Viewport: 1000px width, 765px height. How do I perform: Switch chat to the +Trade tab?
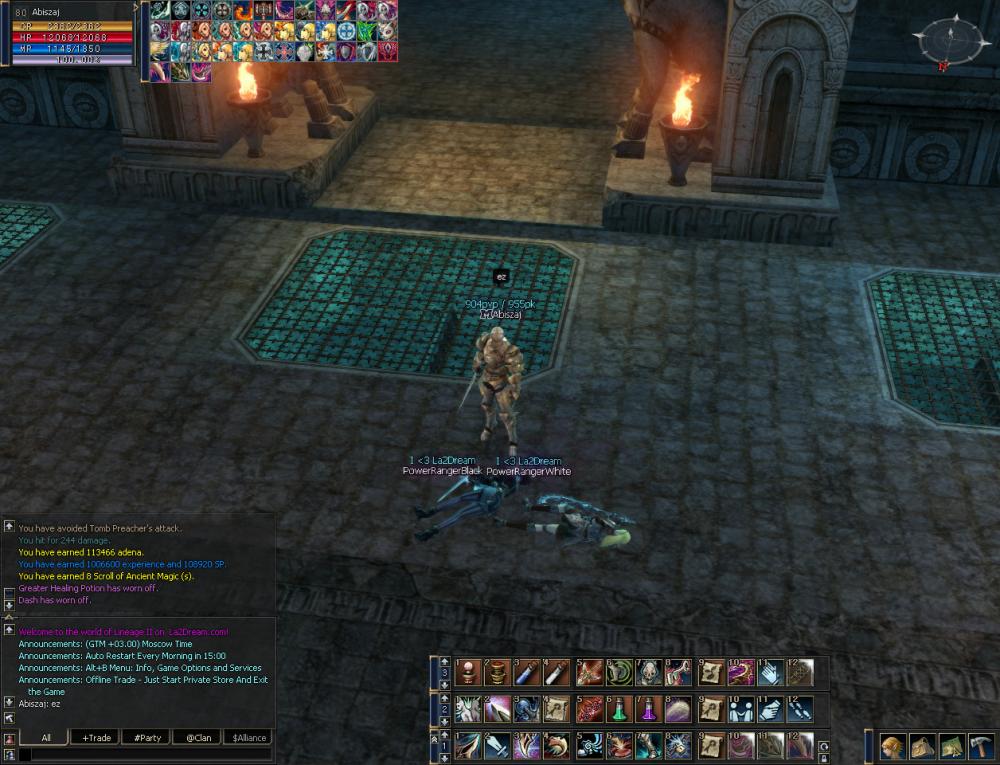[97, 738]
